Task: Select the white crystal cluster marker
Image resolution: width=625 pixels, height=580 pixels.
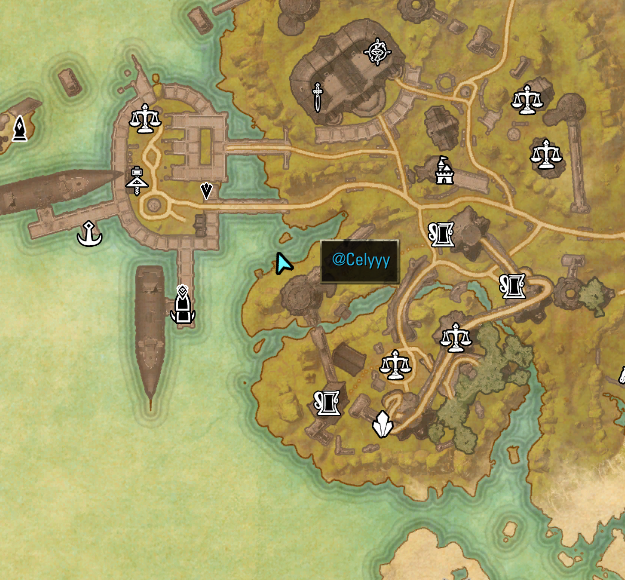Action: (381, 426)
